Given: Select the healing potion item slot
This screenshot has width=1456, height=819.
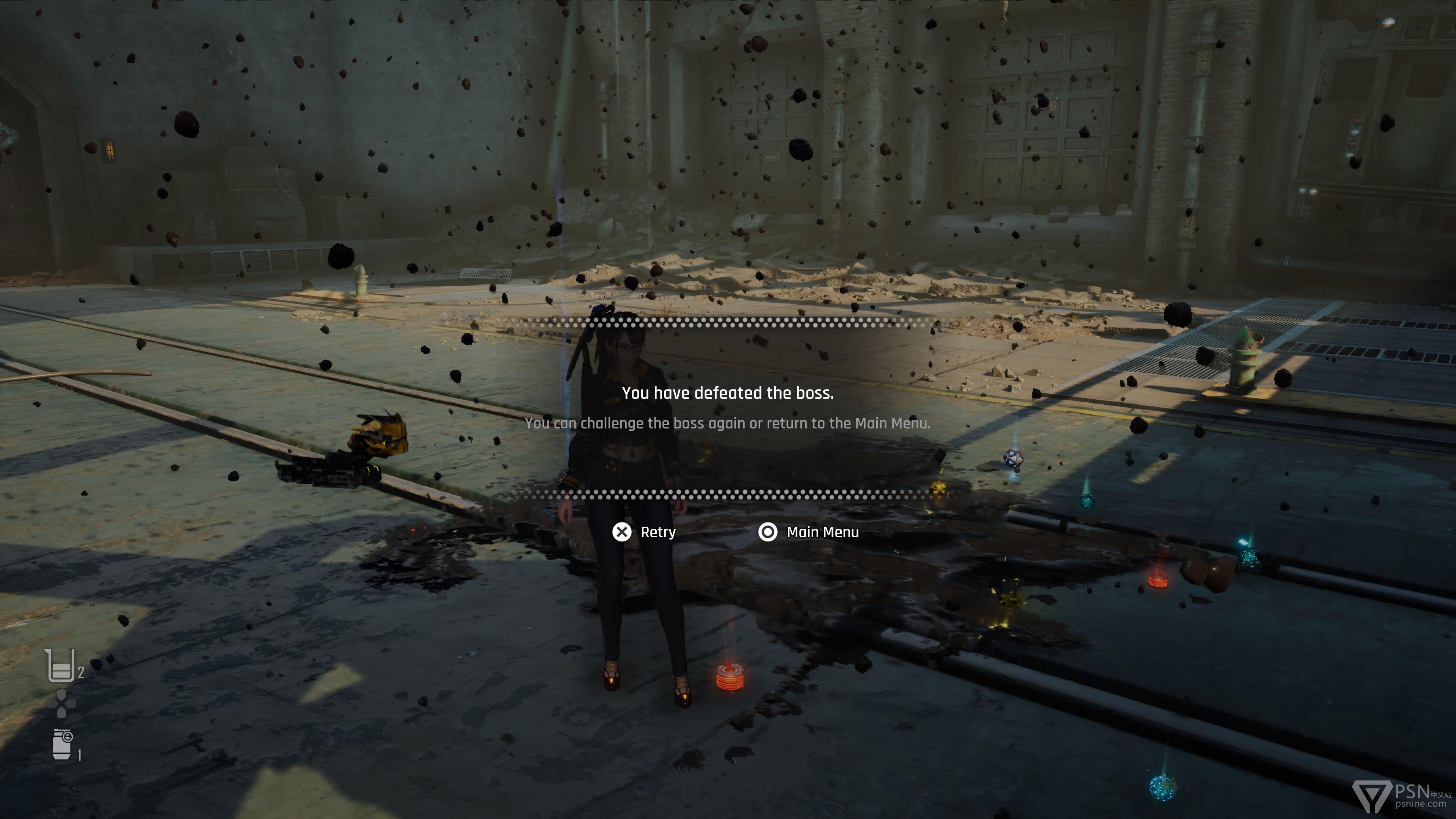Looking at the screenshot, I should (x=61, y=666).
